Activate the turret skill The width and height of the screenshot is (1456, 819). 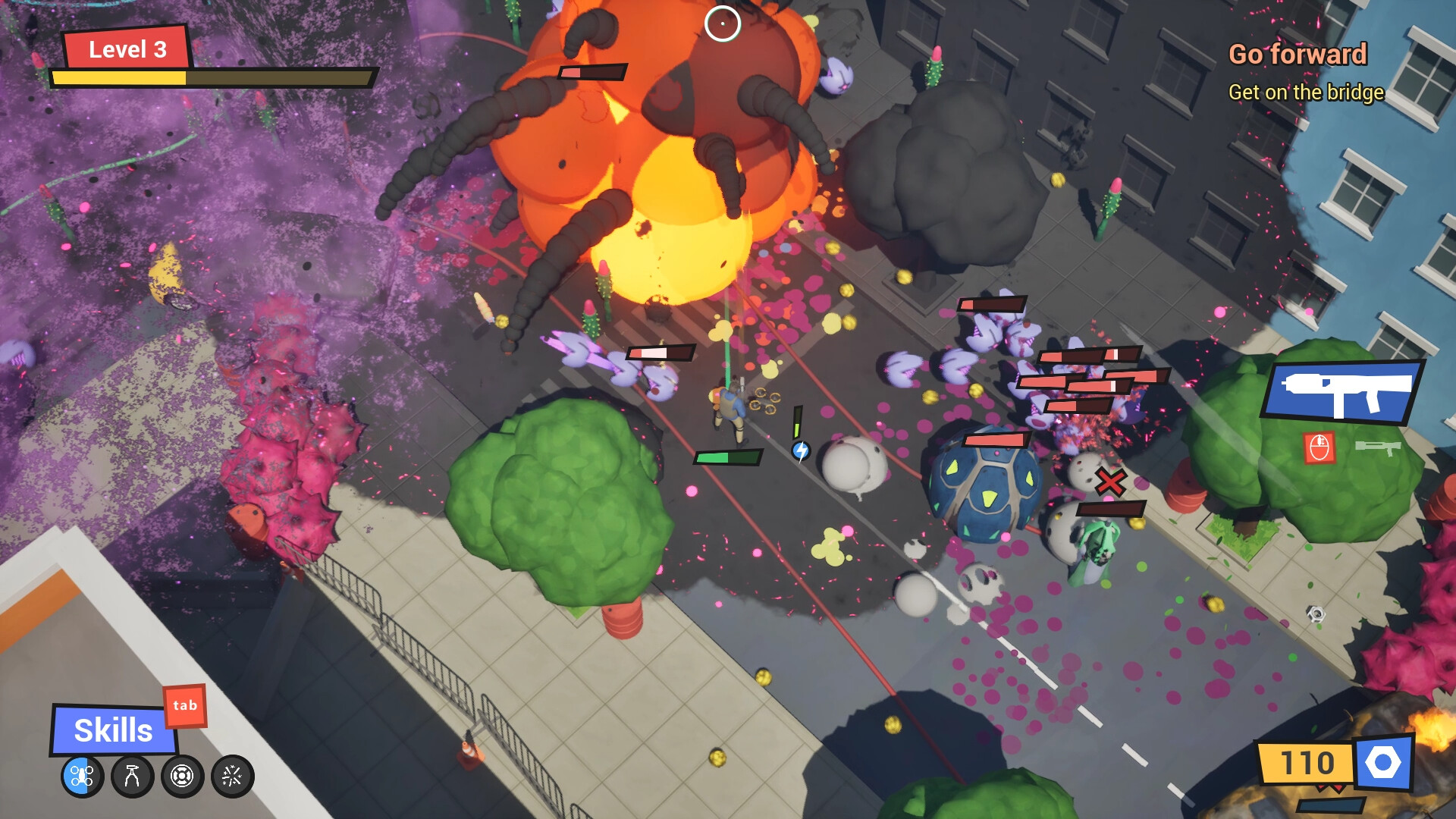tap(132, 775)
